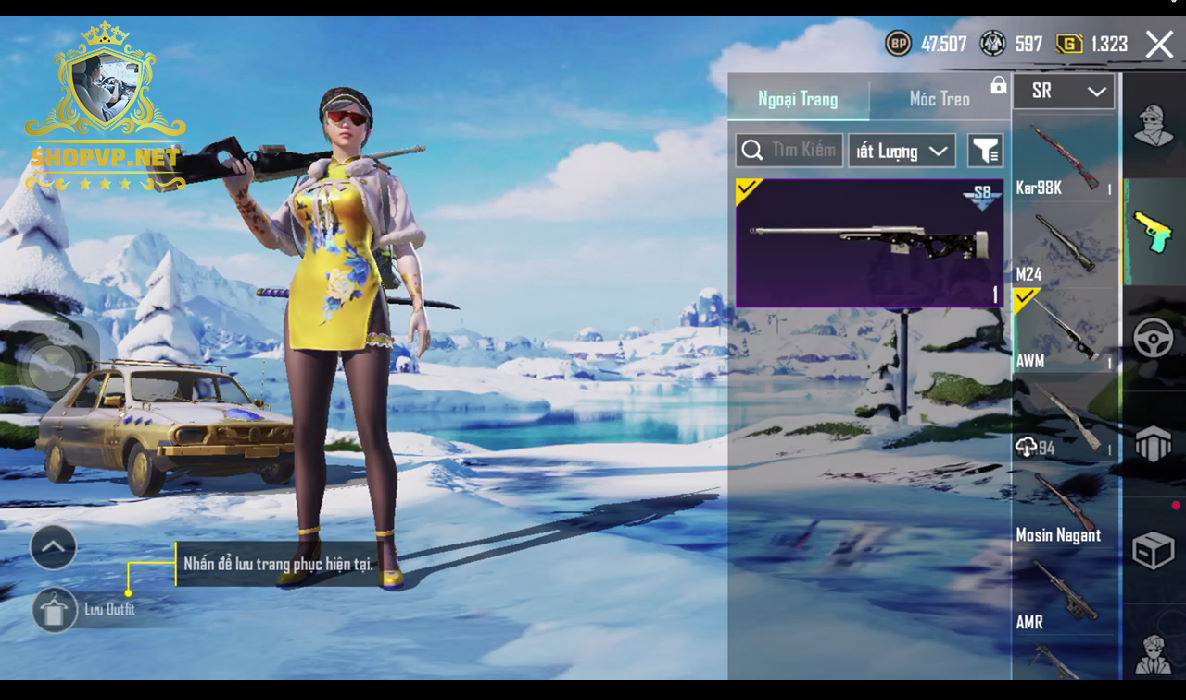
Task: Expand the SR weapon type dropdown
Action: pos(1064,91)
